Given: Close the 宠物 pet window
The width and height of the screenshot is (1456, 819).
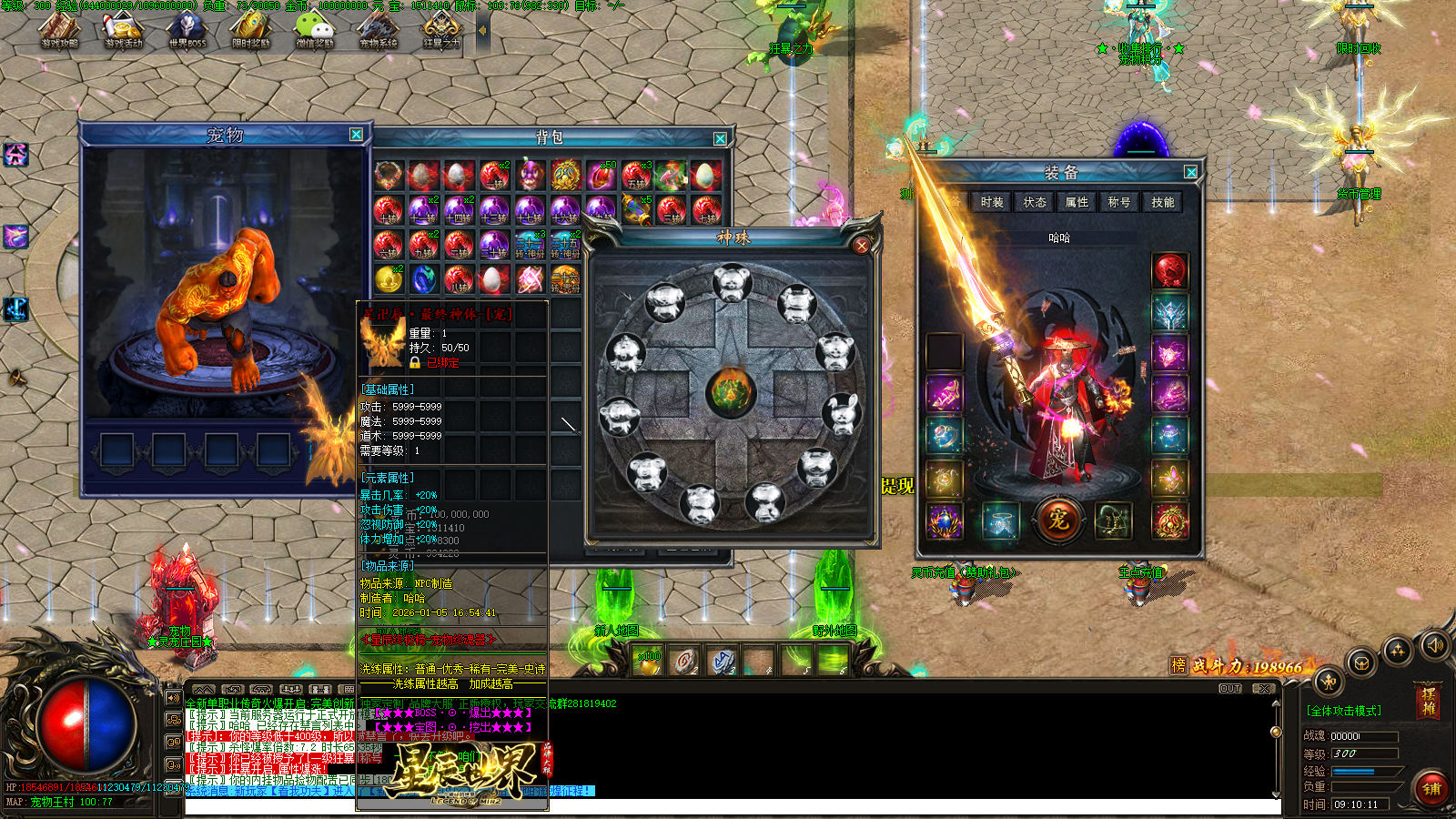Looking at the screenshot, I should 356,135.
